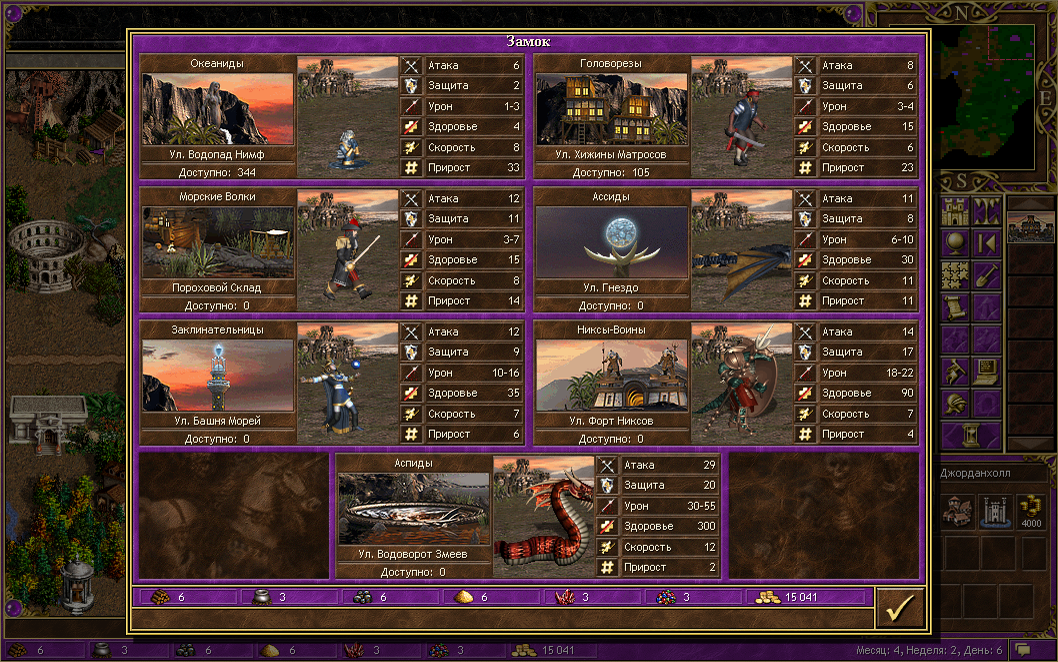Click the Oceanid creature portrait
This screenshot has width=1058, height=662.
[348, 116]
